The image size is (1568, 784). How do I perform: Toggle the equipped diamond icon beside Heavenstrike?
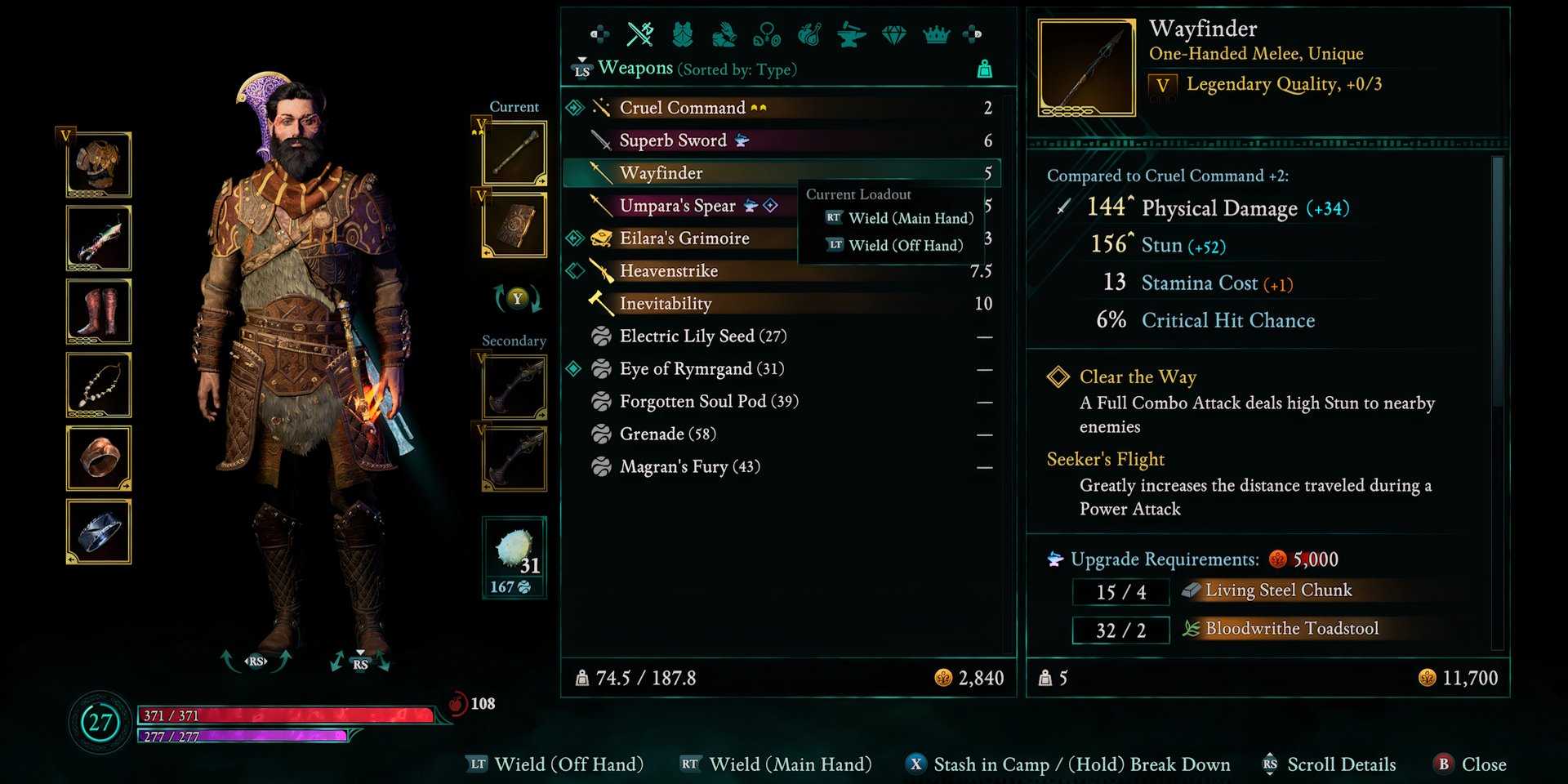574,270
